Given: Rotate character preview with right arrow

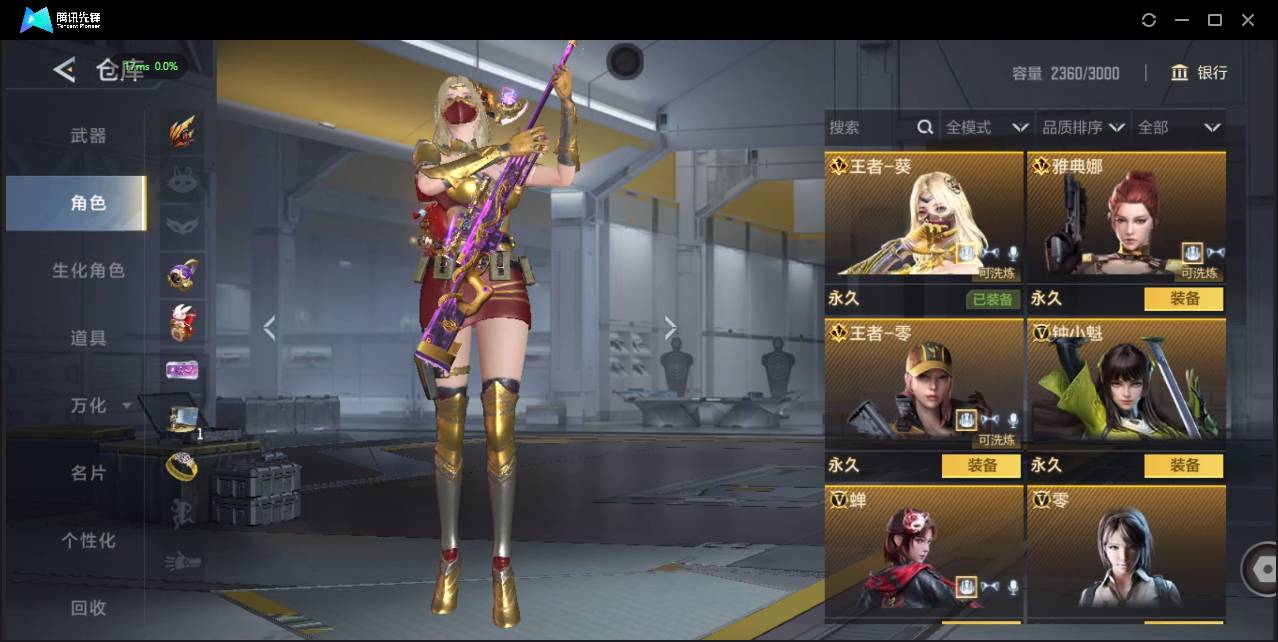Looking at the screenshot, I should 670,328.
